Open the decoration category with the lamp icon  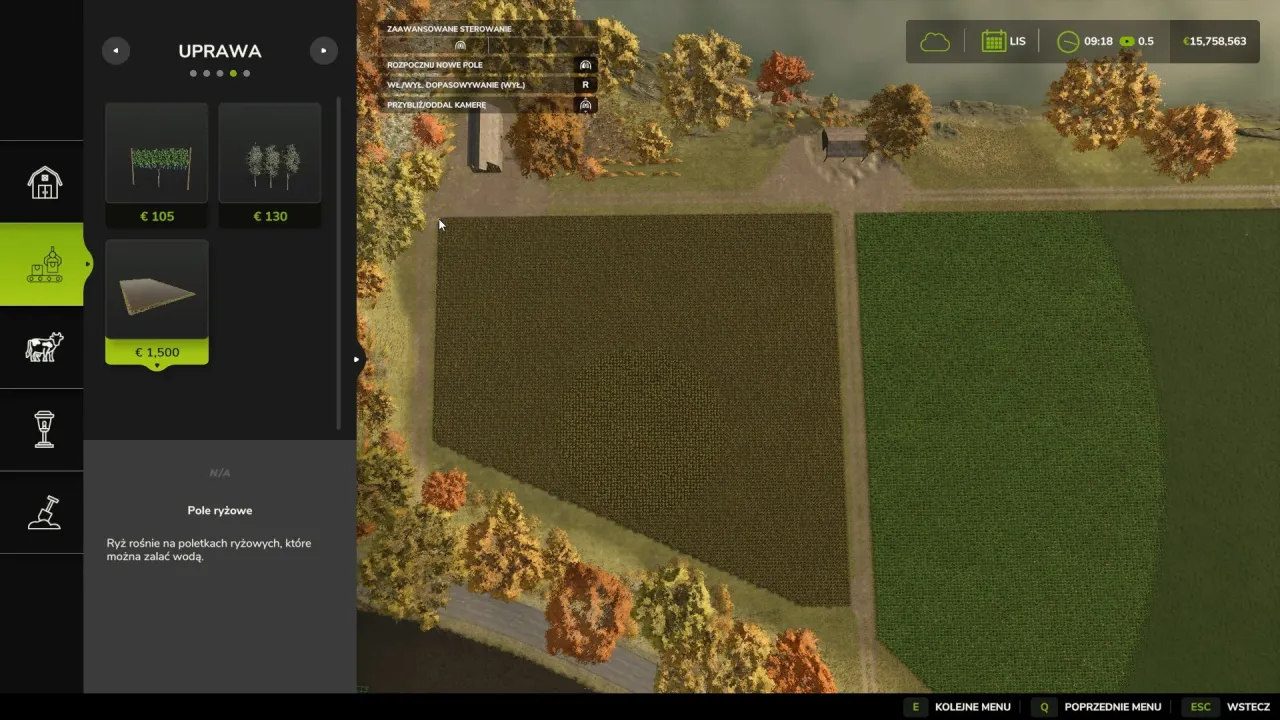tap(43, 429)
